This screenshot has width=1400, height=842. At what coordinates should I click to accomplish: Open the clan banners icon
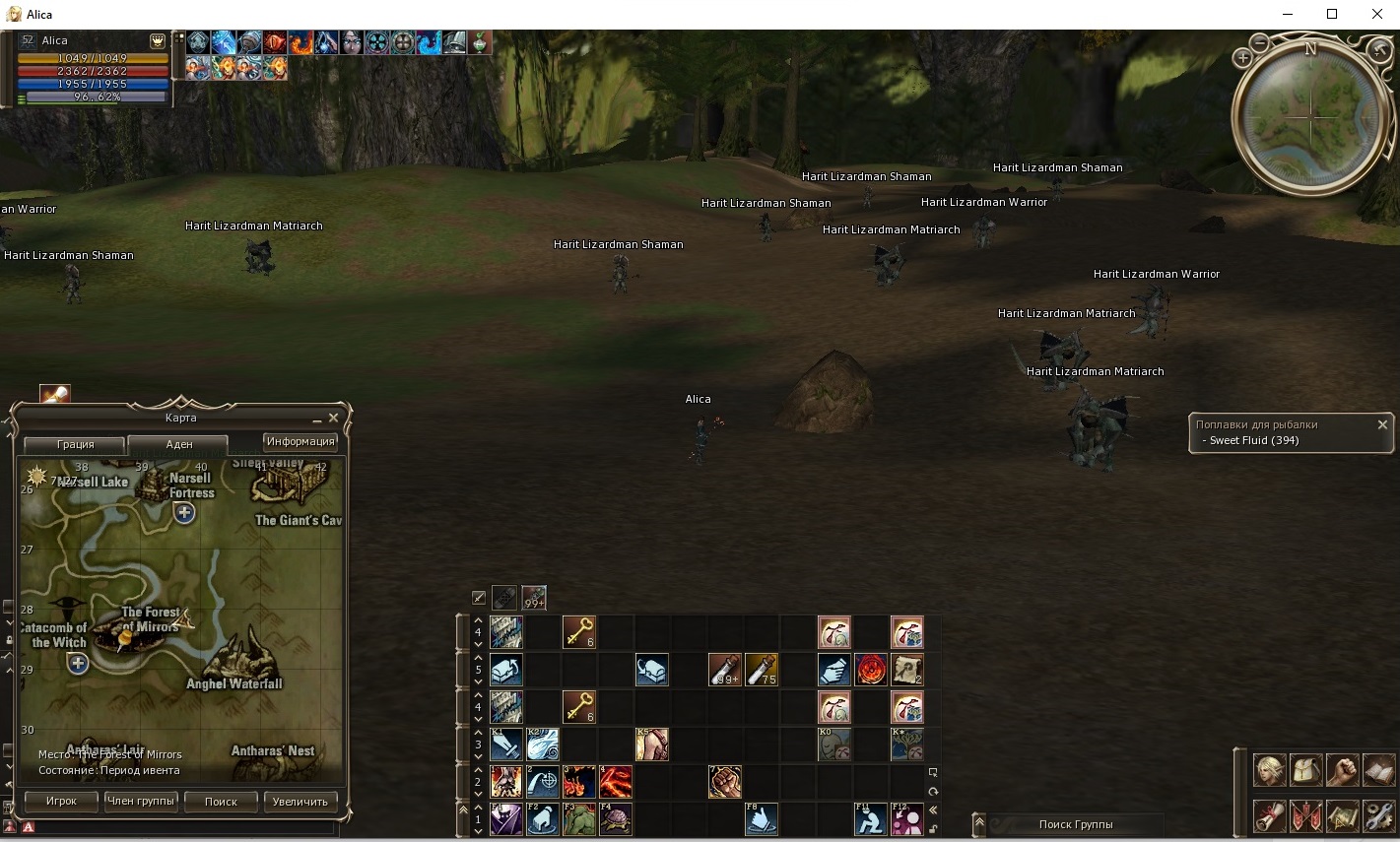point(1306,816)
